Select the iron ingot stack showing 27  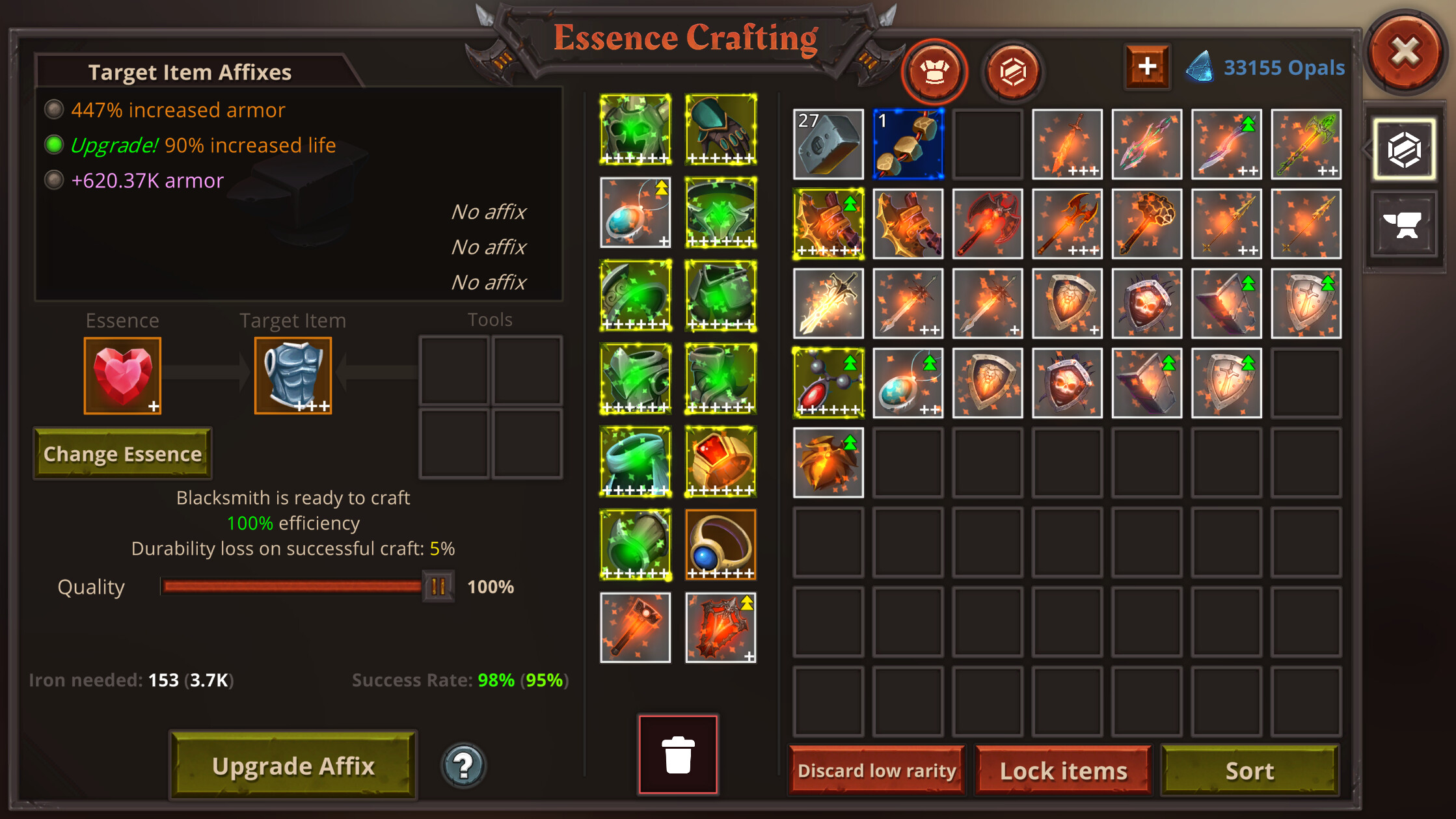pyautogui.click(x=828, y=144)
